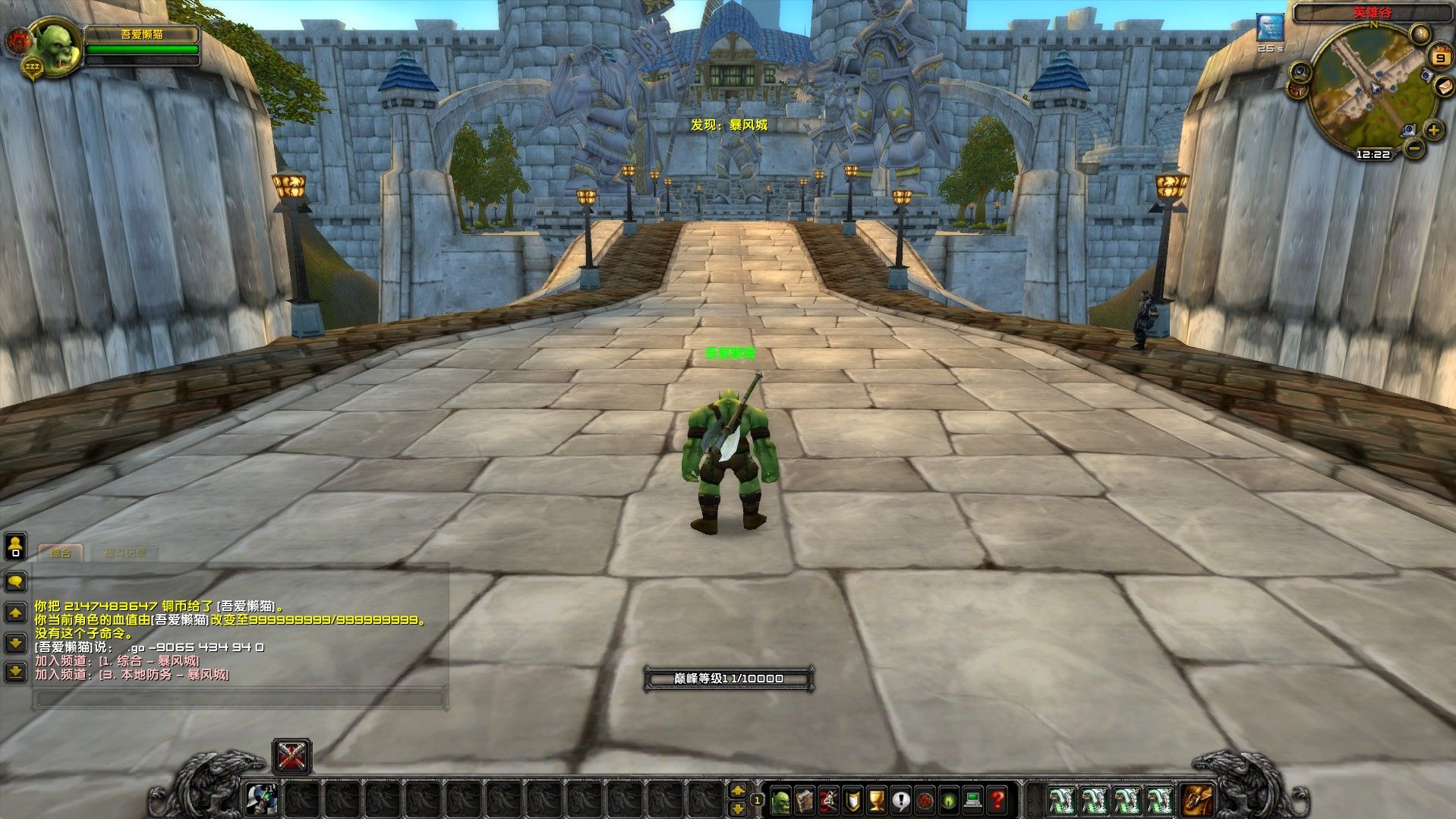The width and height of the screenshot is (1456, 819).
Task: Click the crossed-swords stance button
Action: tap(292, 756)
